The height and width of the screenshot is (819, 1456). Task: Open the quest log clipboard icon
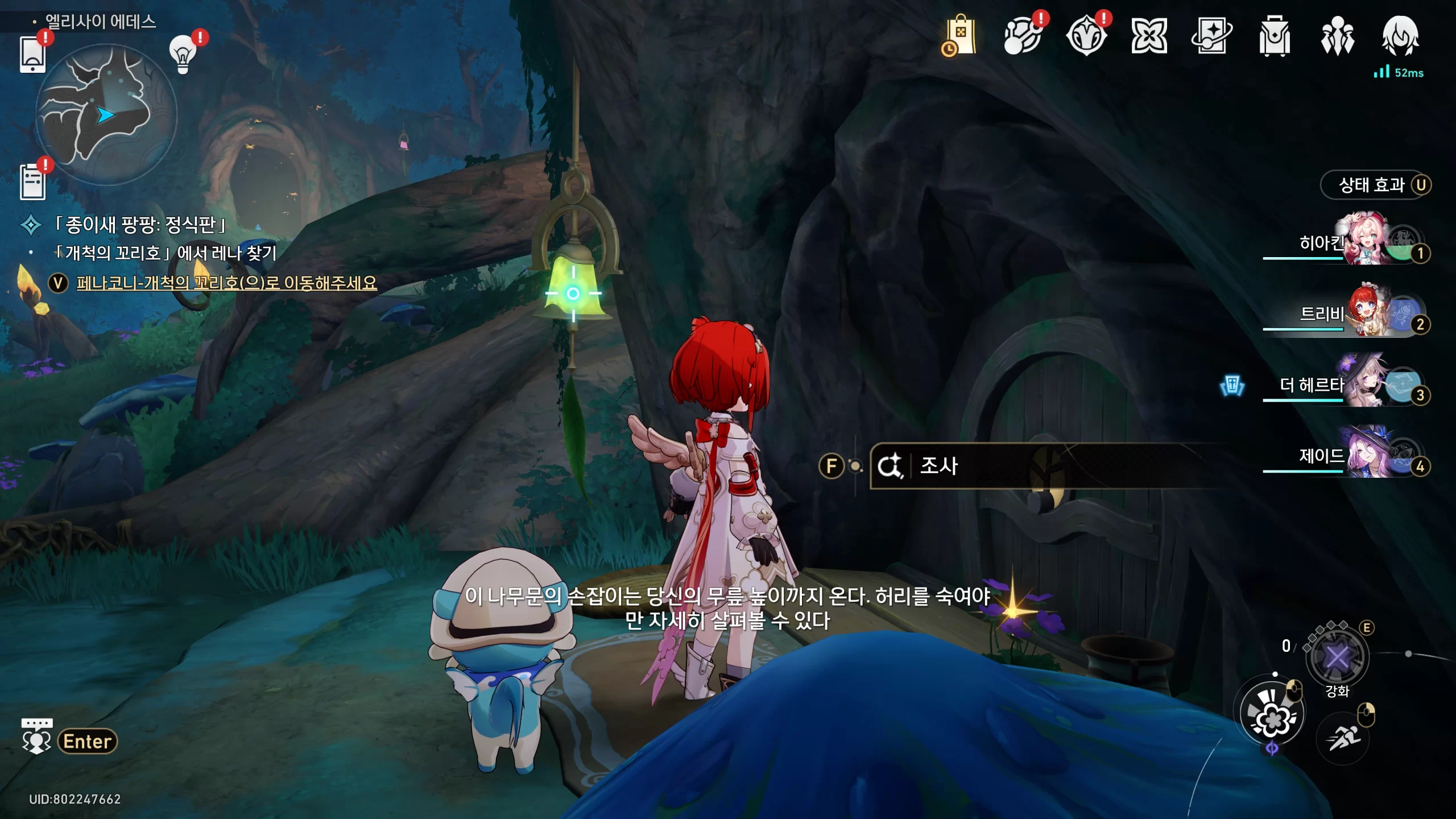coord(32,182)
